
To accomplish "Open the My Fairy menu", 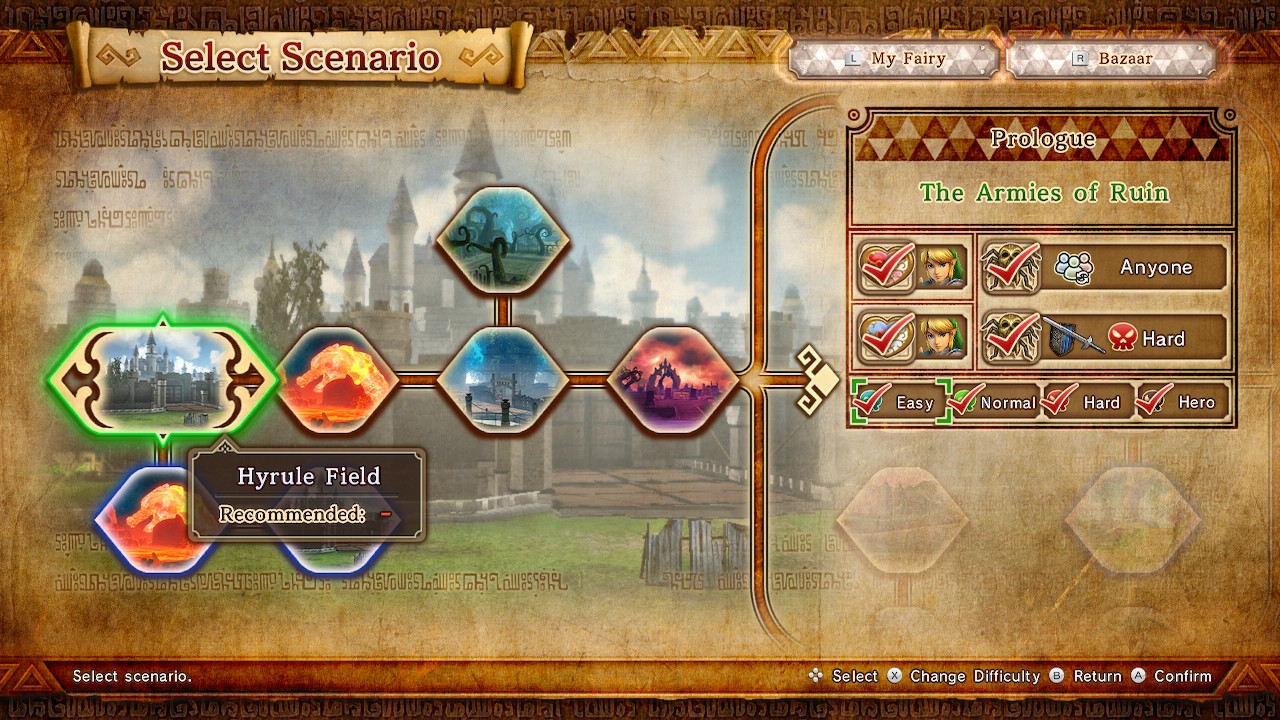I will [x=895, y=59].
